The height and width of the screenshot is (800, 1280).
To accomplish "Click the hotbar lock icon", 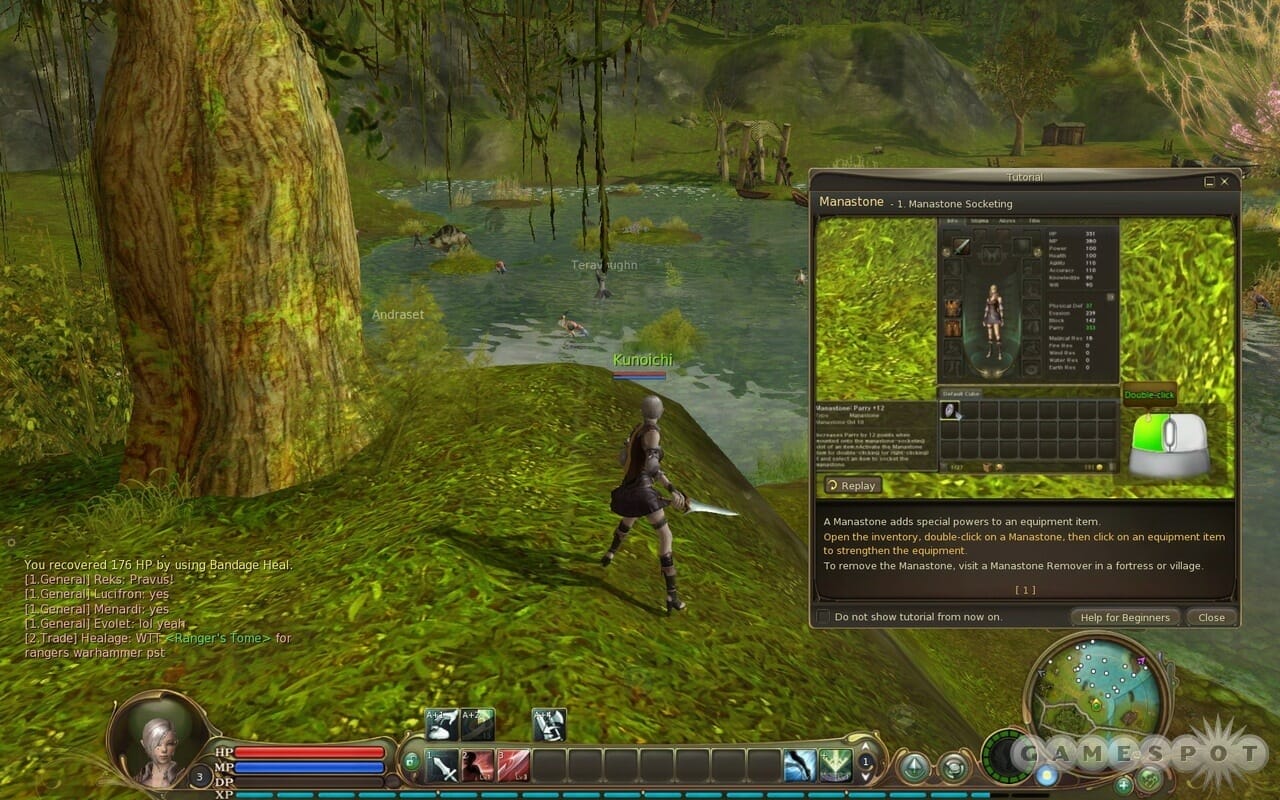I will tap(411, 762).
